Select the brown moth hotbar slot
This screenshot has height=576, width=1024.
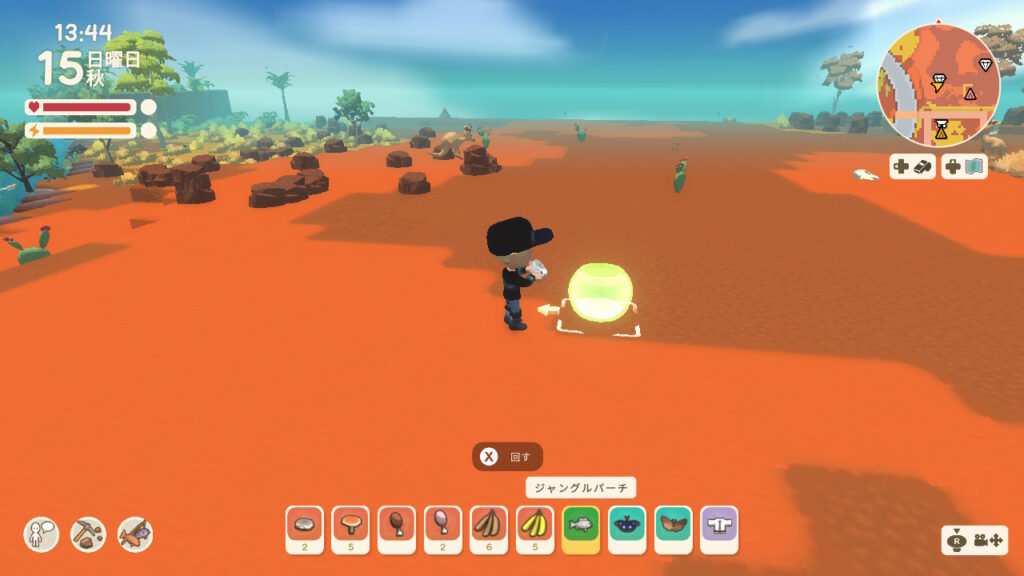[x=673, y=529]
